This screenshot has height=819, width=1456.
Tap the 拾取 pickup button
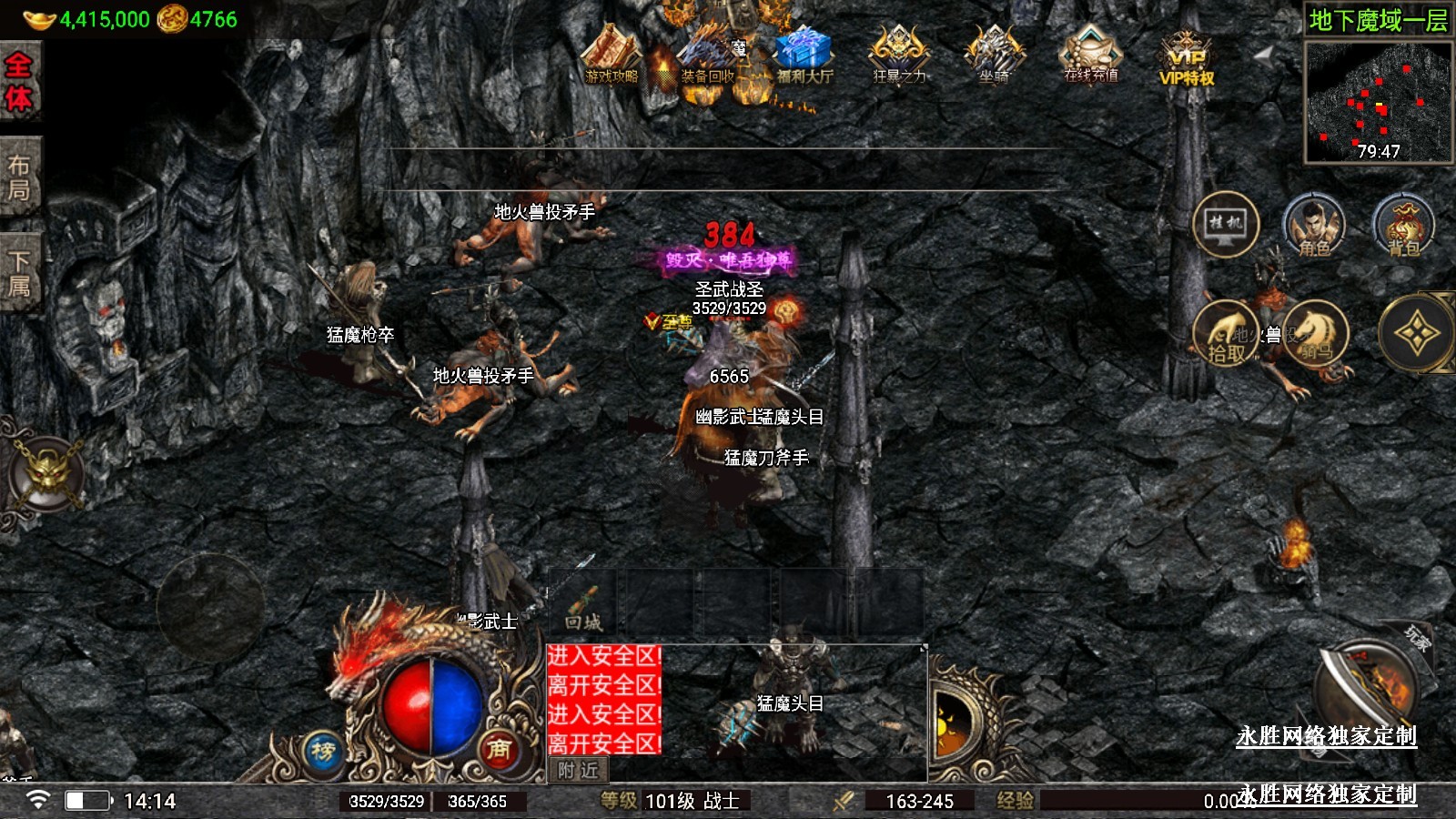pyautogui.click(x=1226, y=335)
